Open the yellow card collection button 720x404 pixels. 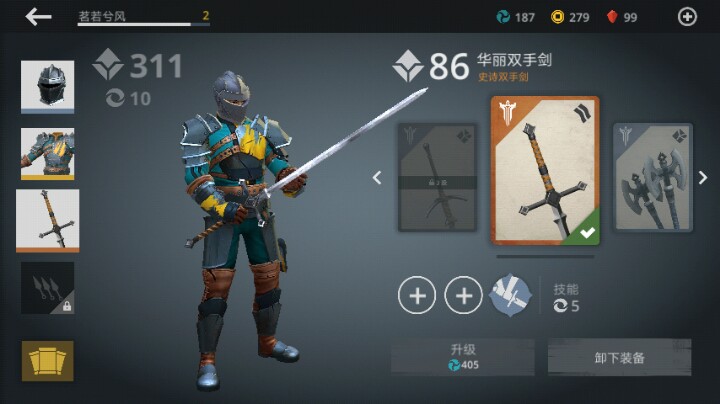tap(47, 360)
